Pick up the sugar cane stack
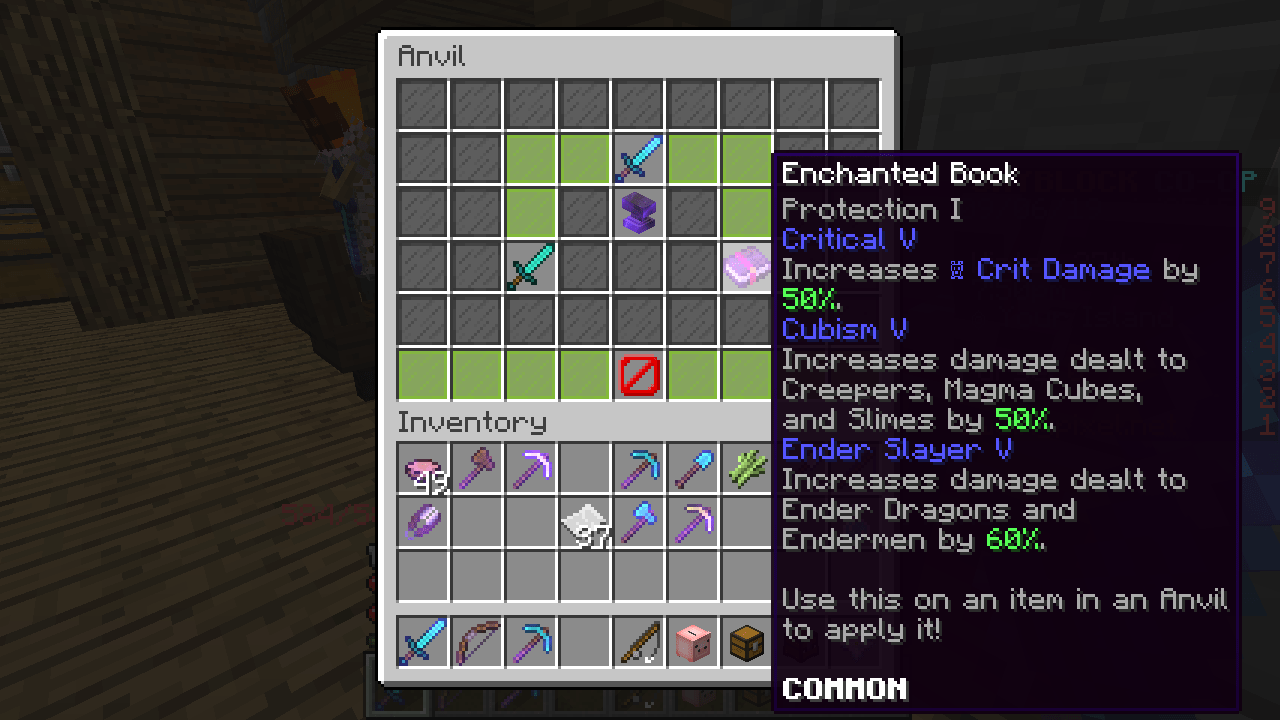 click(x=747, y=470)
